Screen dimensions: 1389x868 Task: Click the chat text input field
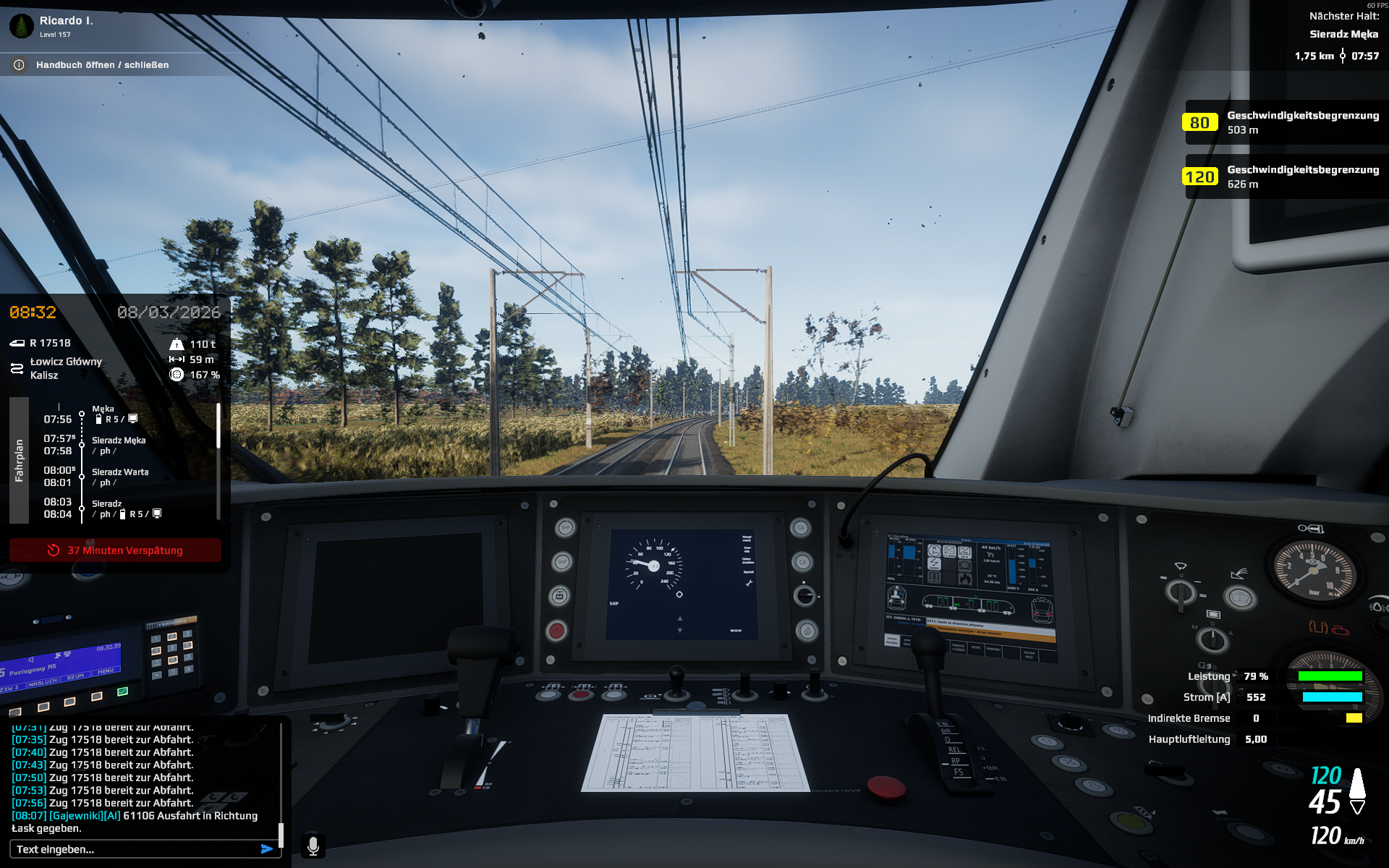click(x=134, y=849)
